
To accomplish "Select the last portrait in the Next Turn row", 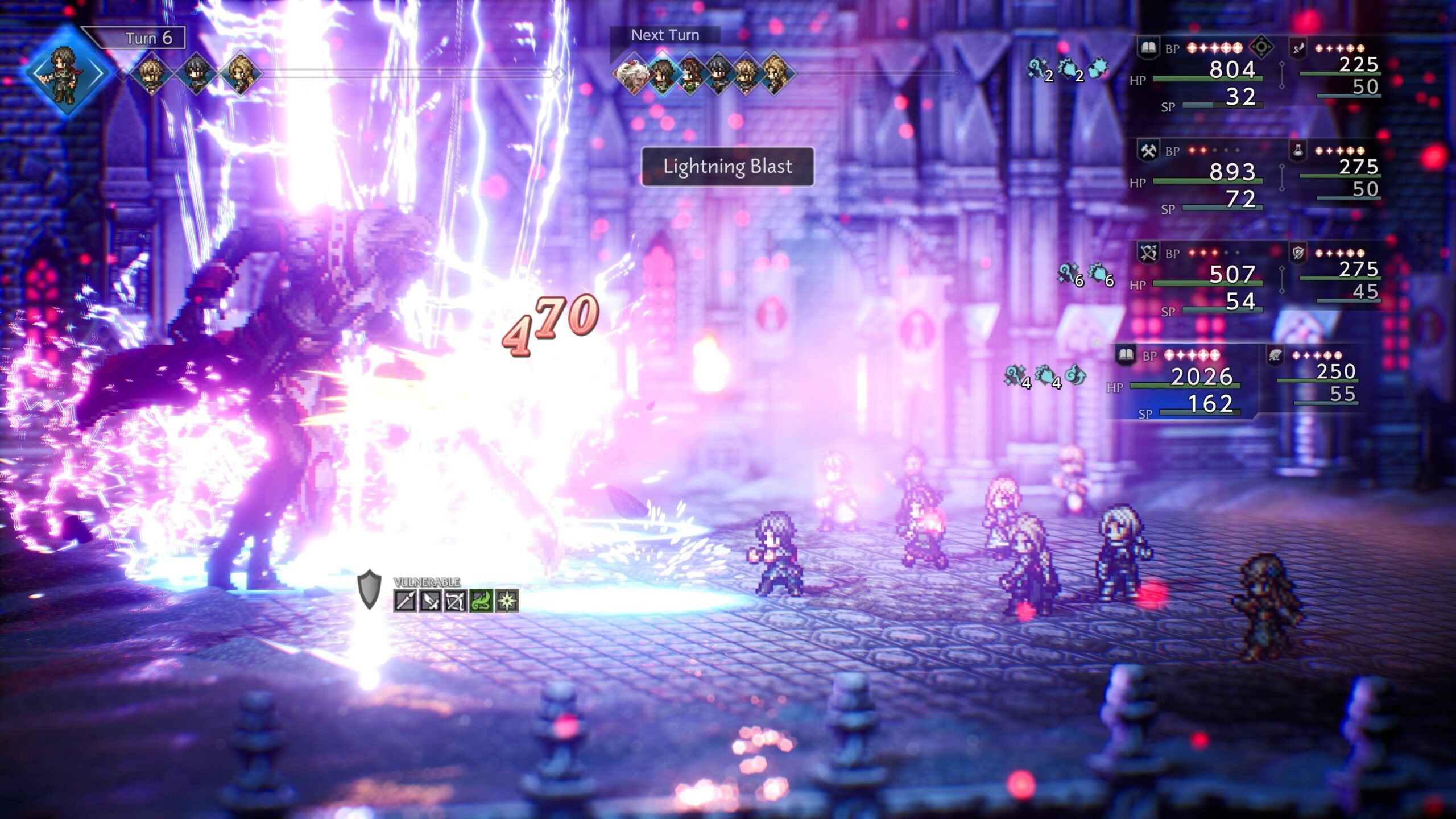I will 777,74.
